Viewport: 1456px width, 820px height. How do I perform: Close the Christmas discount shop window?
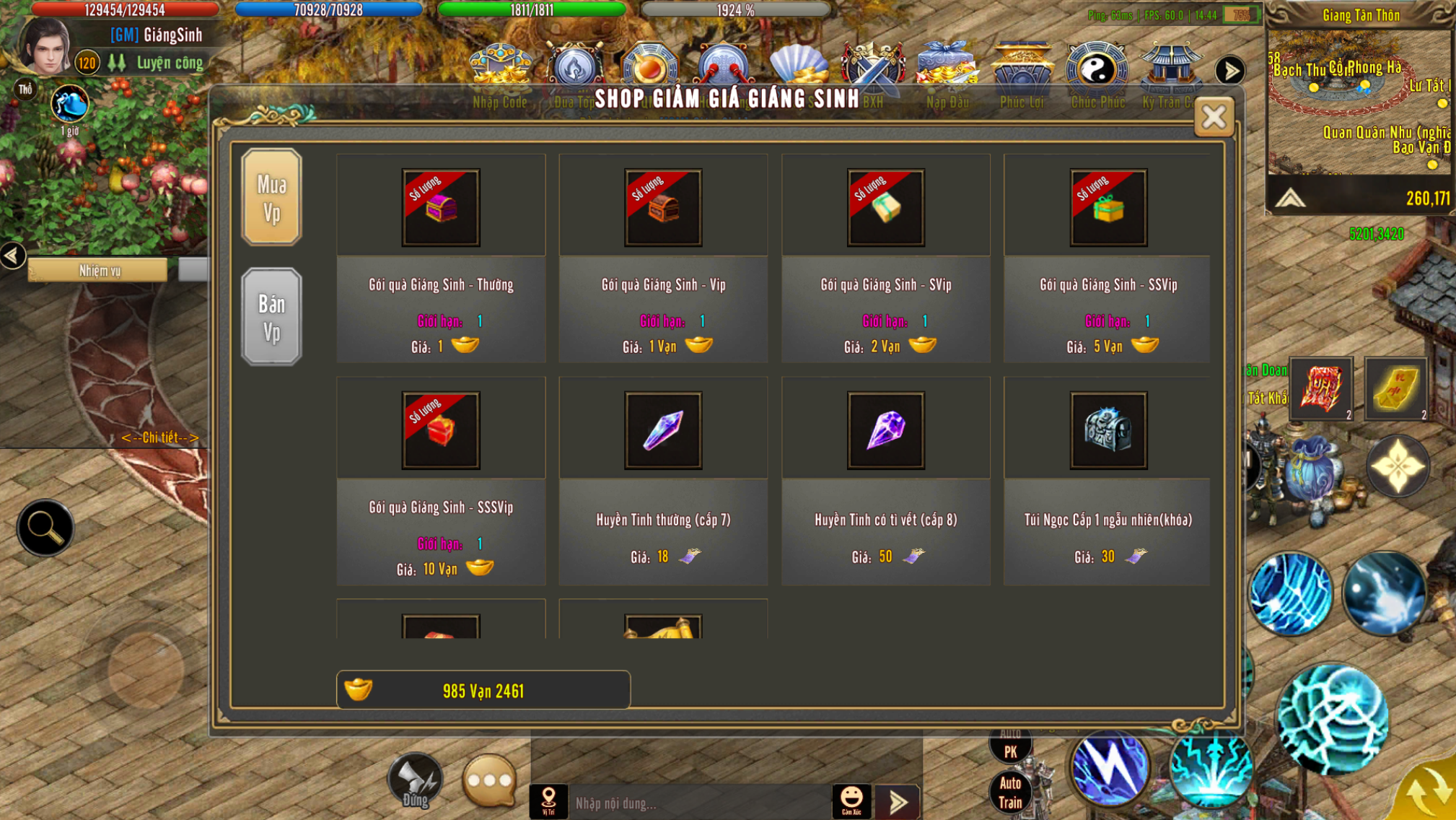1214,117
